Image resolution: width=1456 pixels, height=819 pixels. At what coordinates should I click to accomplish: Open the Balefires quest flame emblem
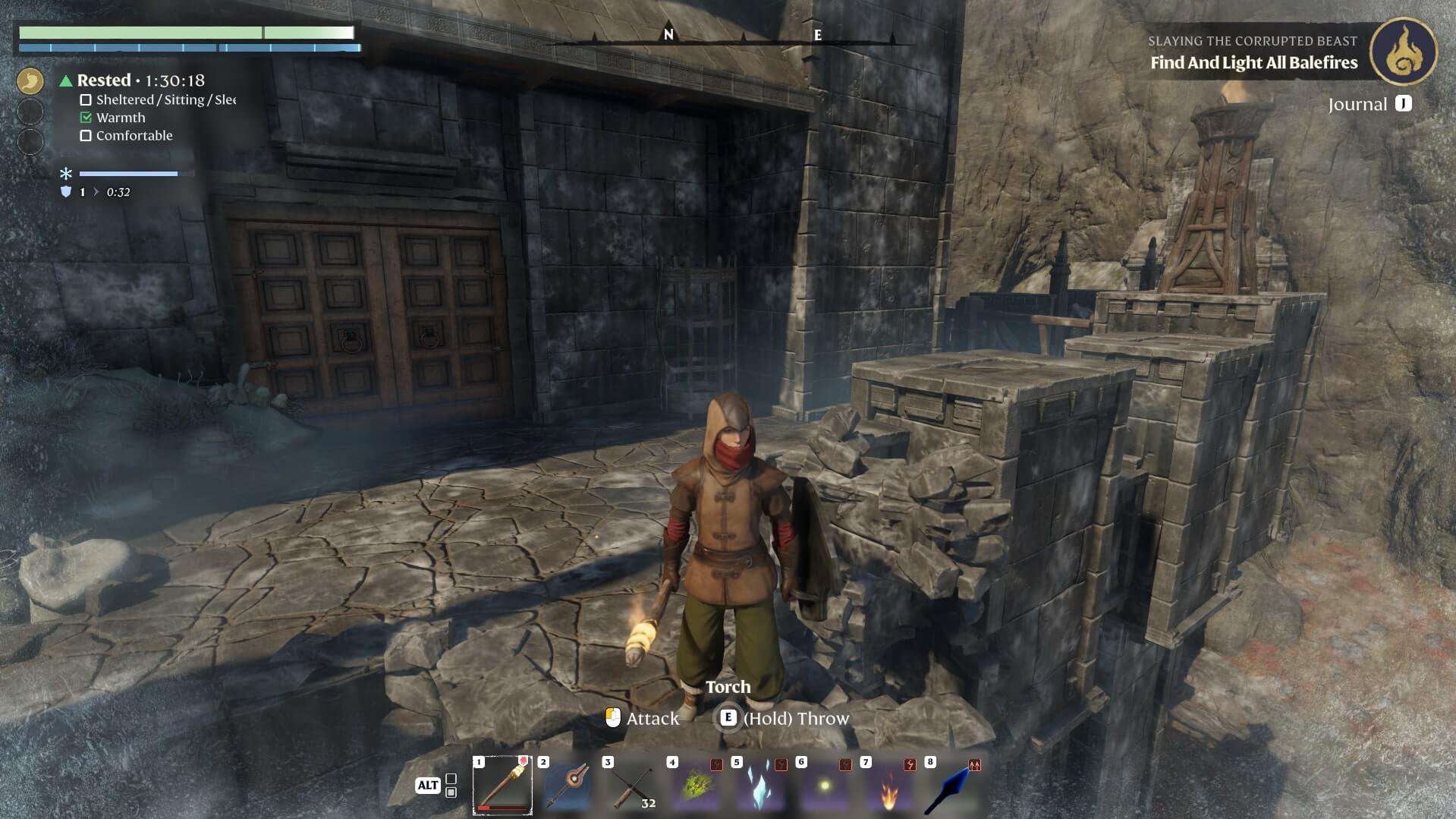click(x=1404, y=52)
